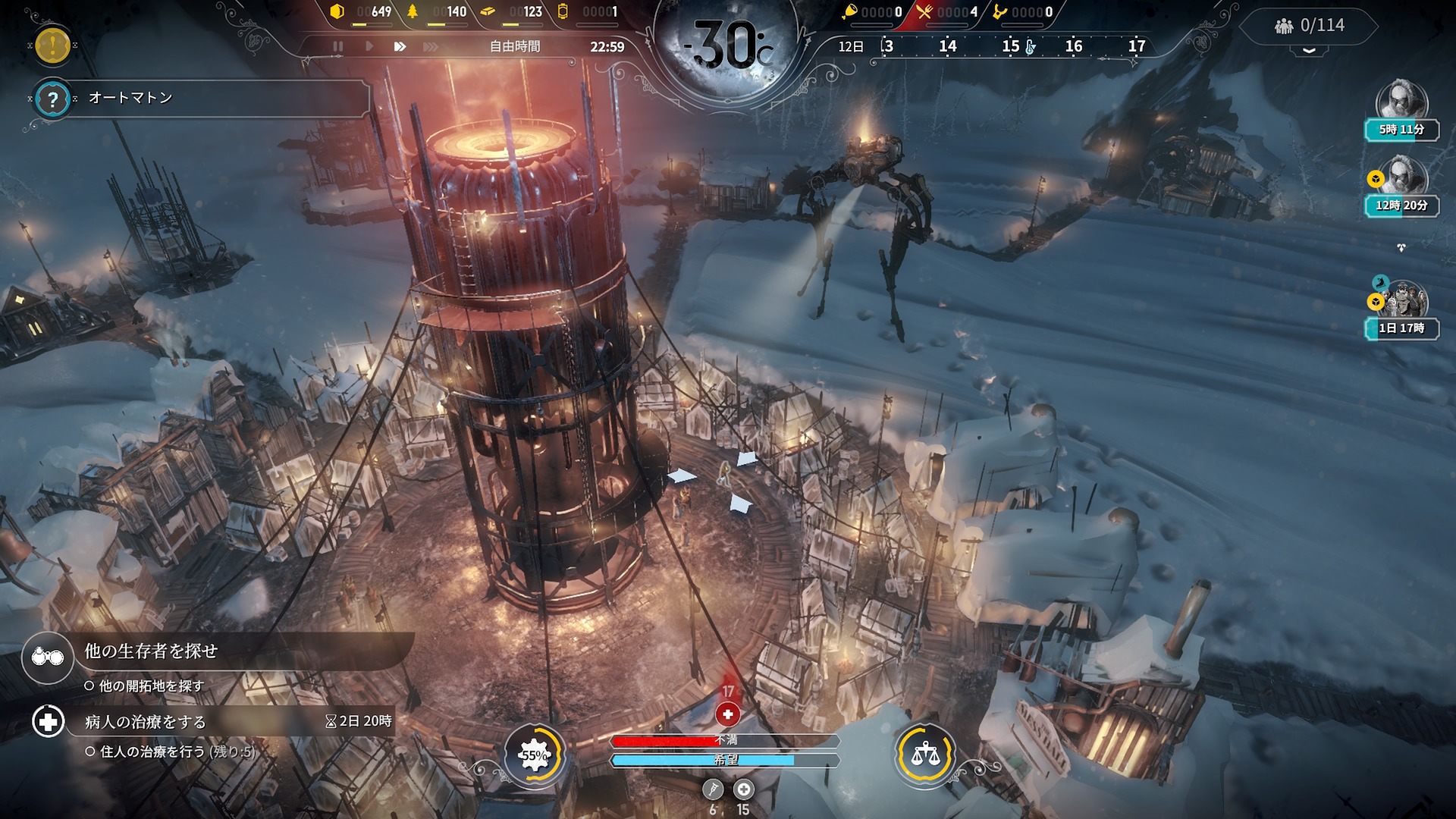Expand the population panel chevron
Viewport: 1456px width, 819px height.
tap(1309, 50)
